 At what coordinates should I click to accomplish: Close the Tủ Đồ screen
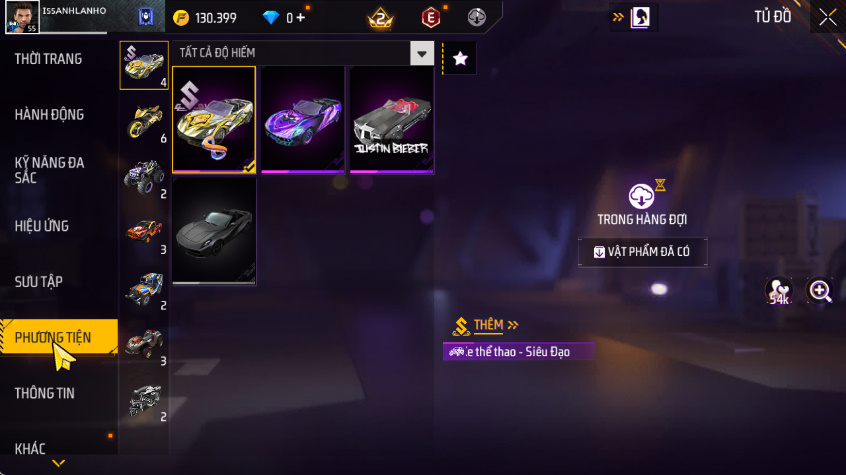pyautogui.click(x=828, y=17)
